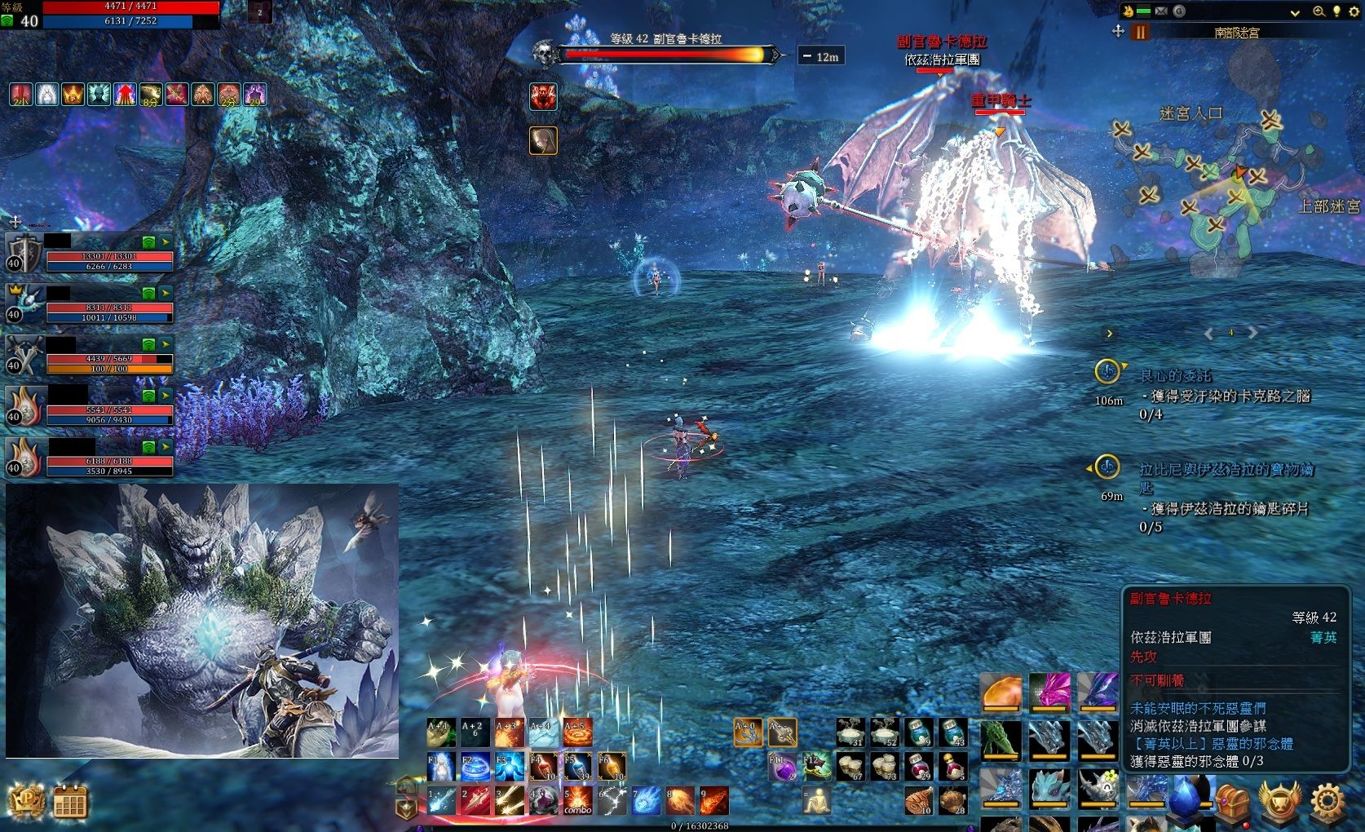This screenshot has height=832, width=1365.
Task: Open the minimap gear options
Action: 1356,11
